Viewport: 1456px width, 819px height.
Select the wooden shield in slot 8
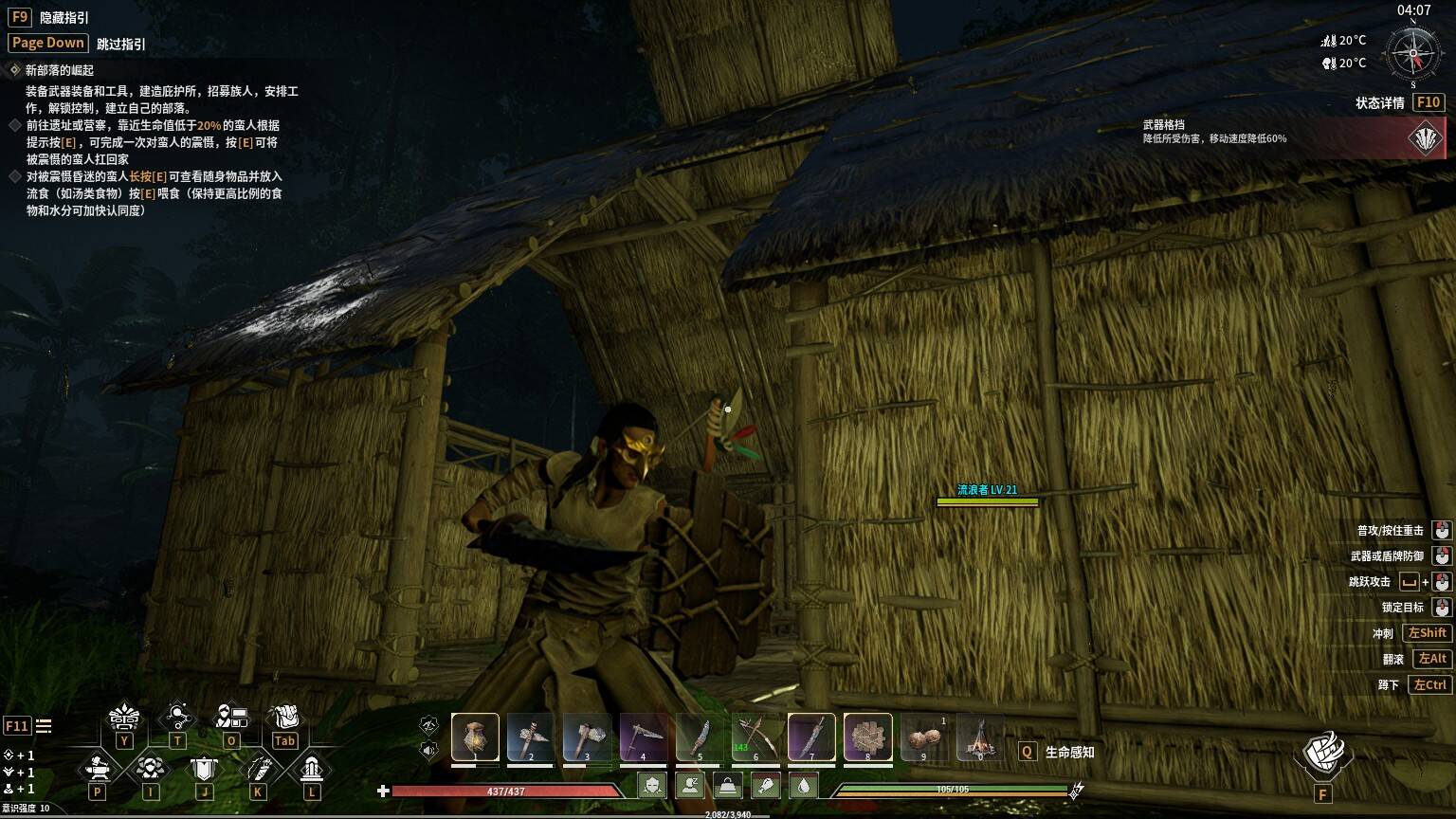867,737
